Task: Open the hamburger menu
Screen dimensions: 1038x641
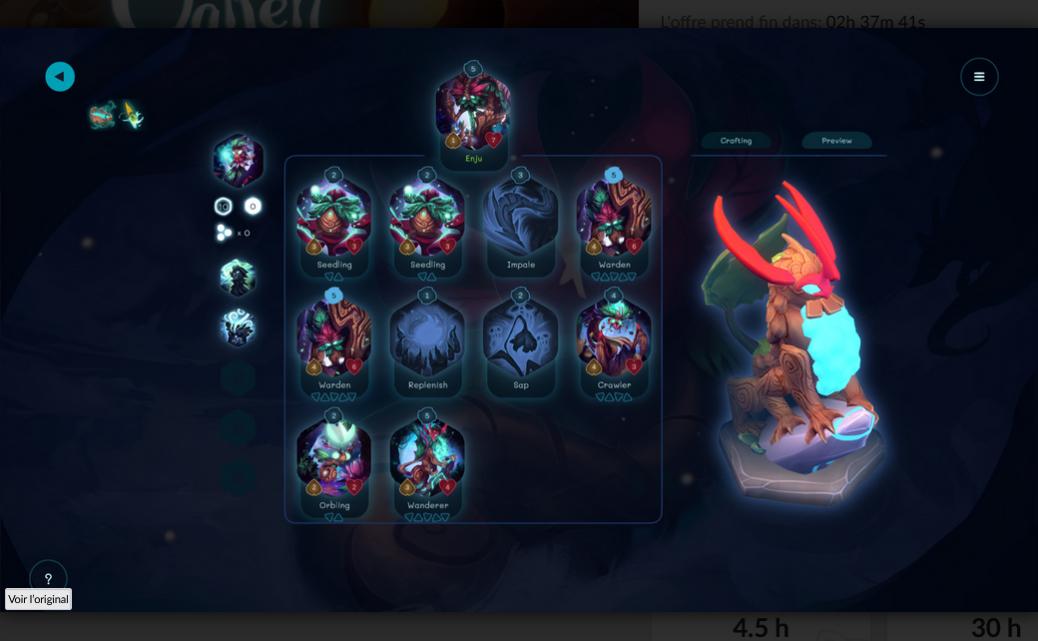Action: click(x=979, y=77)
